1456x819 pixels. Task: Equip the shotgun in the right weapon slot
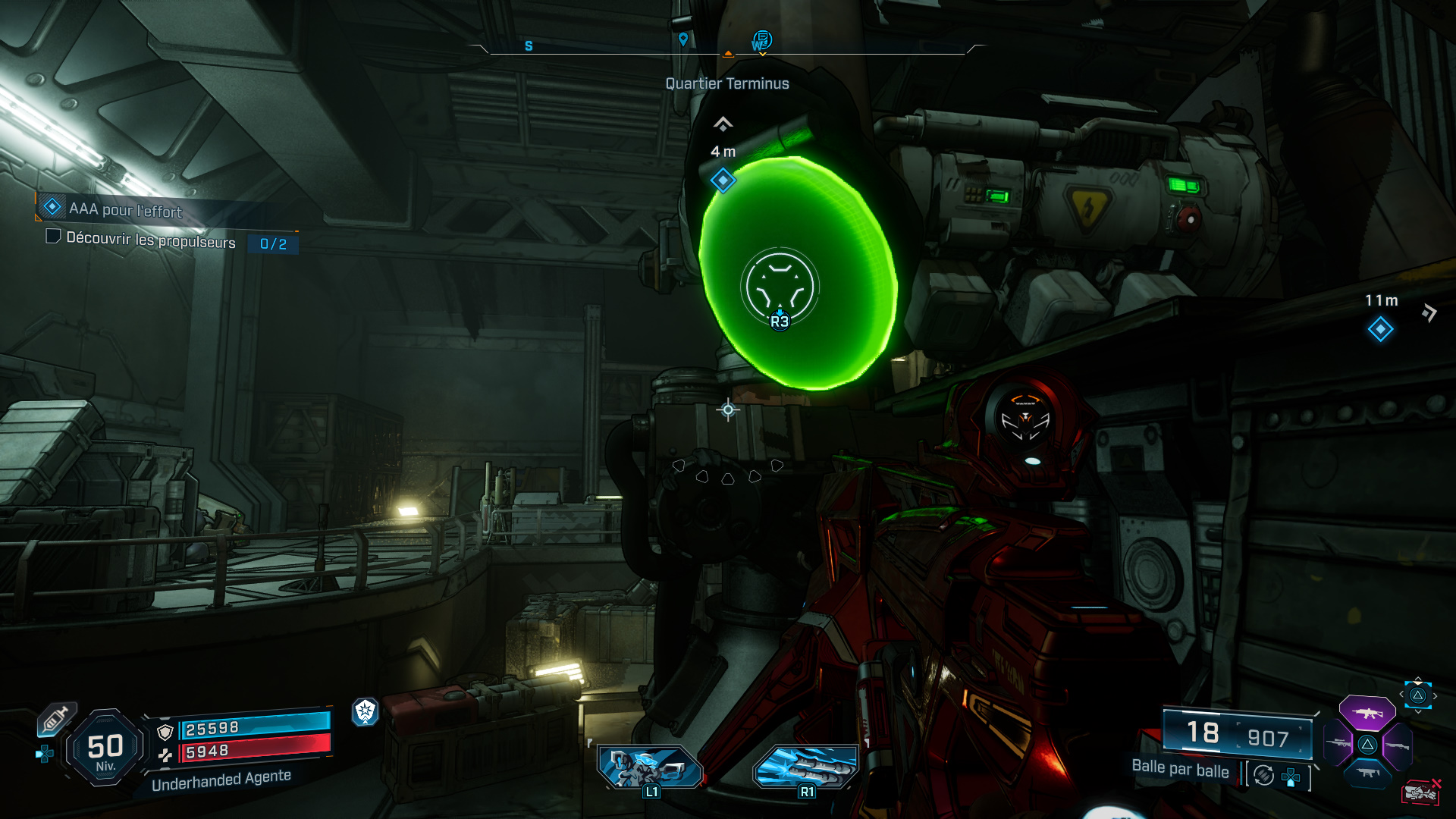(x=1397, y=745)
